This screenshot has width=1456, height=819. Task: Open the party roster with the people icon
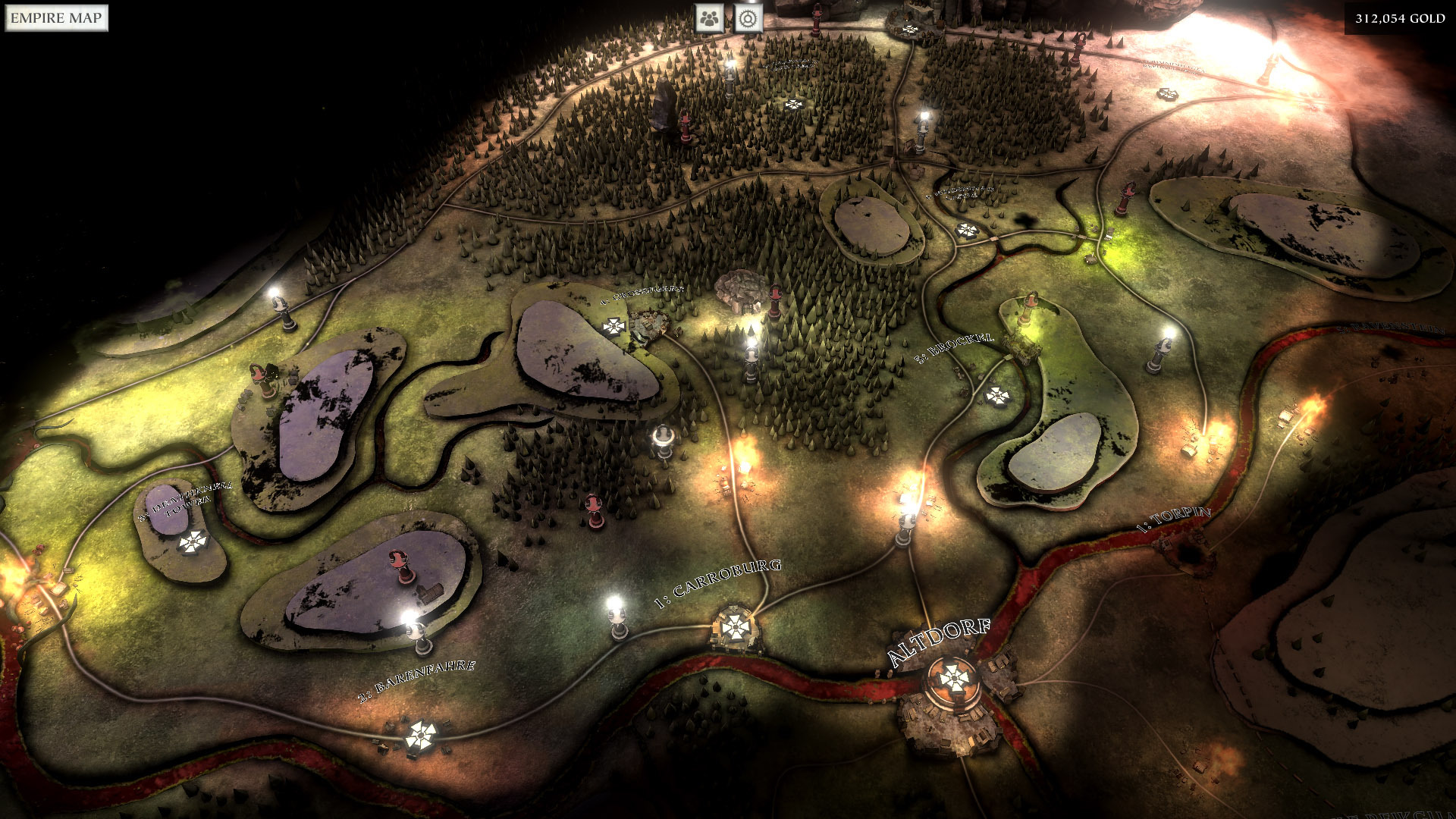point(710,19)
